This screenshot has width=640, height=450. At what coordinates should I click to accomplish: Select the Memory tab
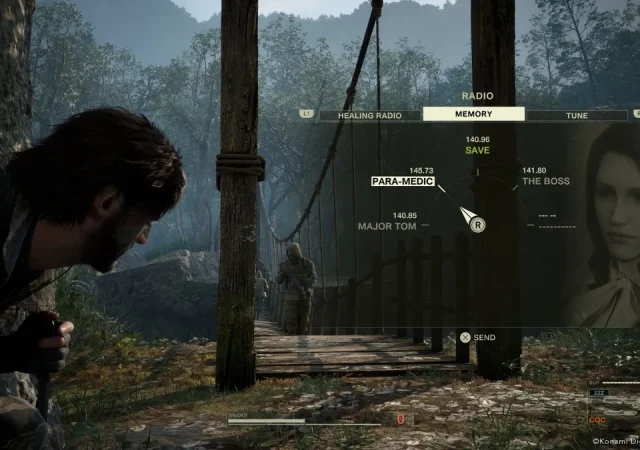(473, 114)
